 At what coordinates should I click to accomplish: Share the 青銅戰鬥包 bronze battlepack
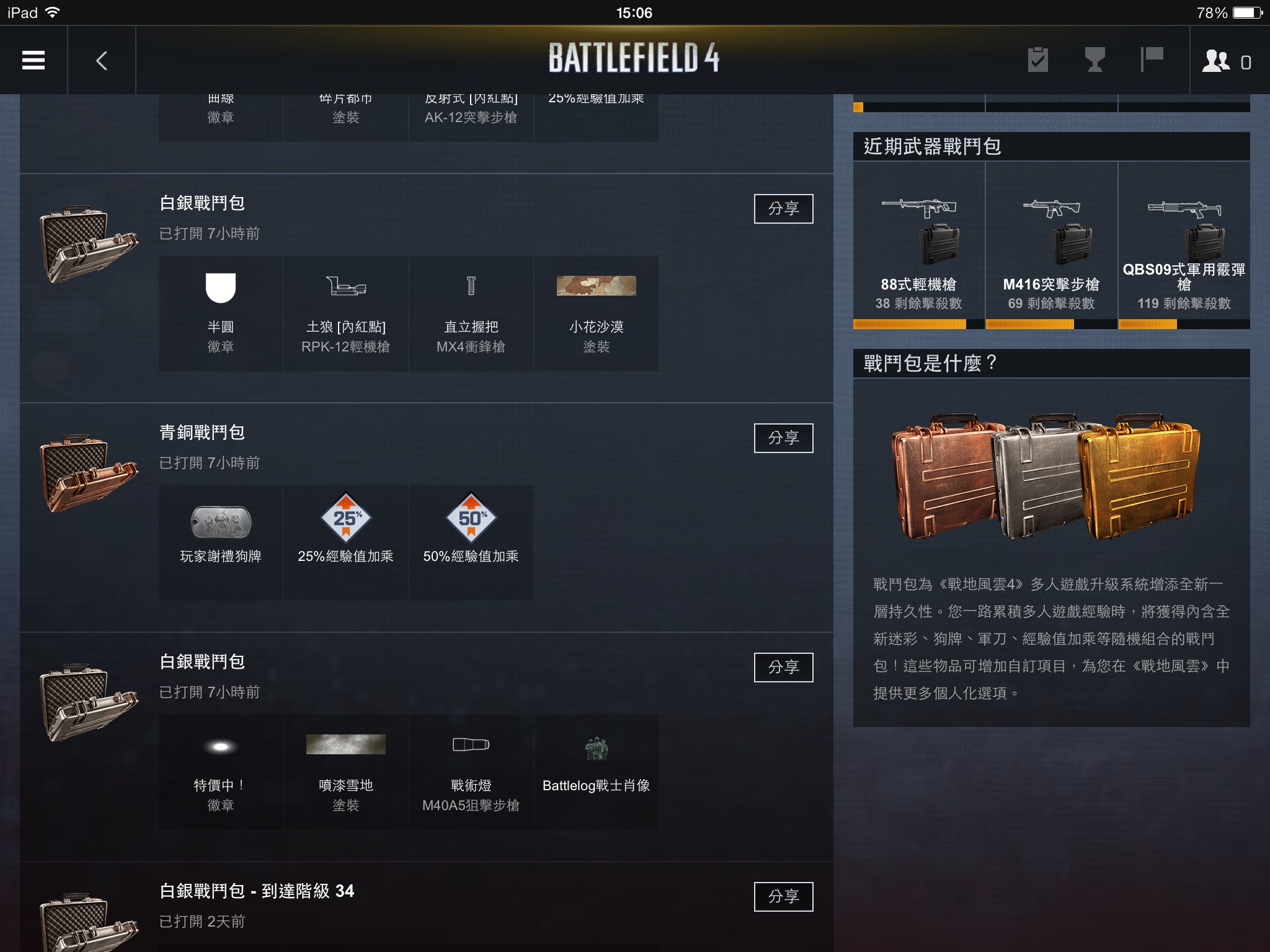[783, 438]
